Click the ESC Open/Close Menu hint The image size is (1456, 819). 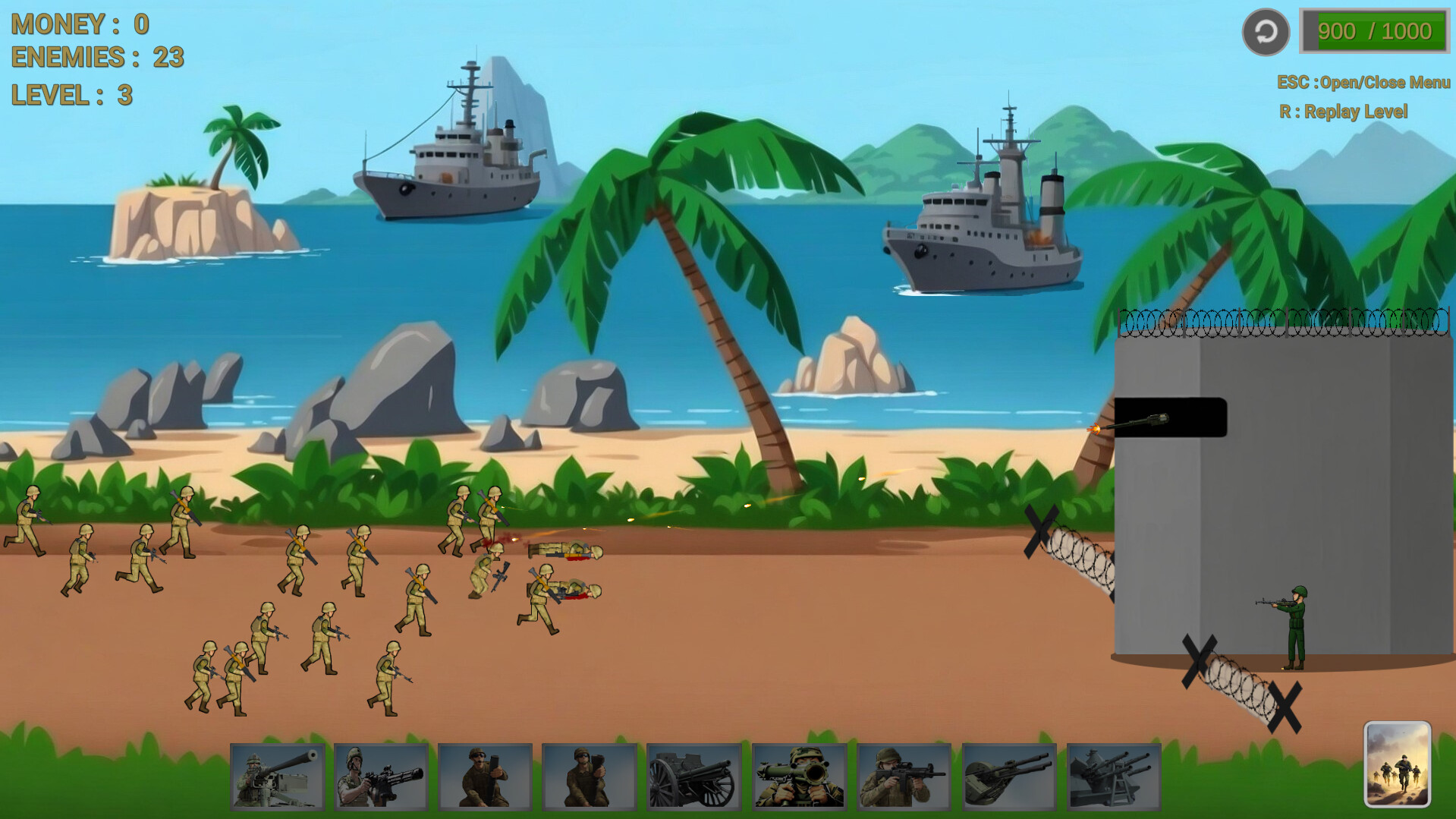1362,82
